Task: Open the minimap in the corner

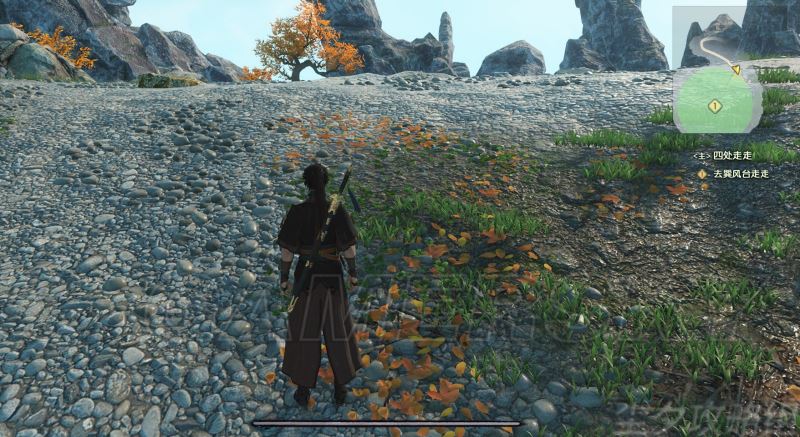Action: point(717,70)
